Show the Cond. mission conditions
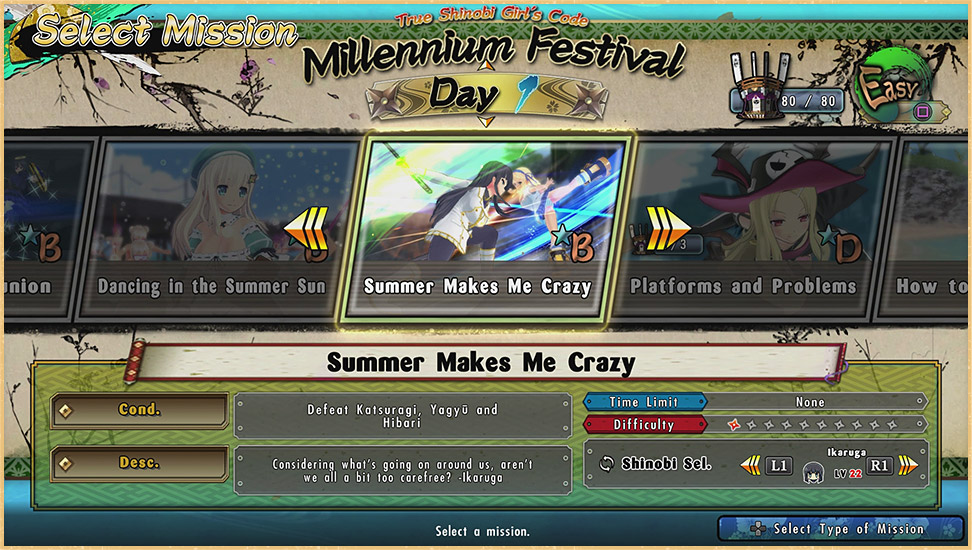 pos(140,410)
